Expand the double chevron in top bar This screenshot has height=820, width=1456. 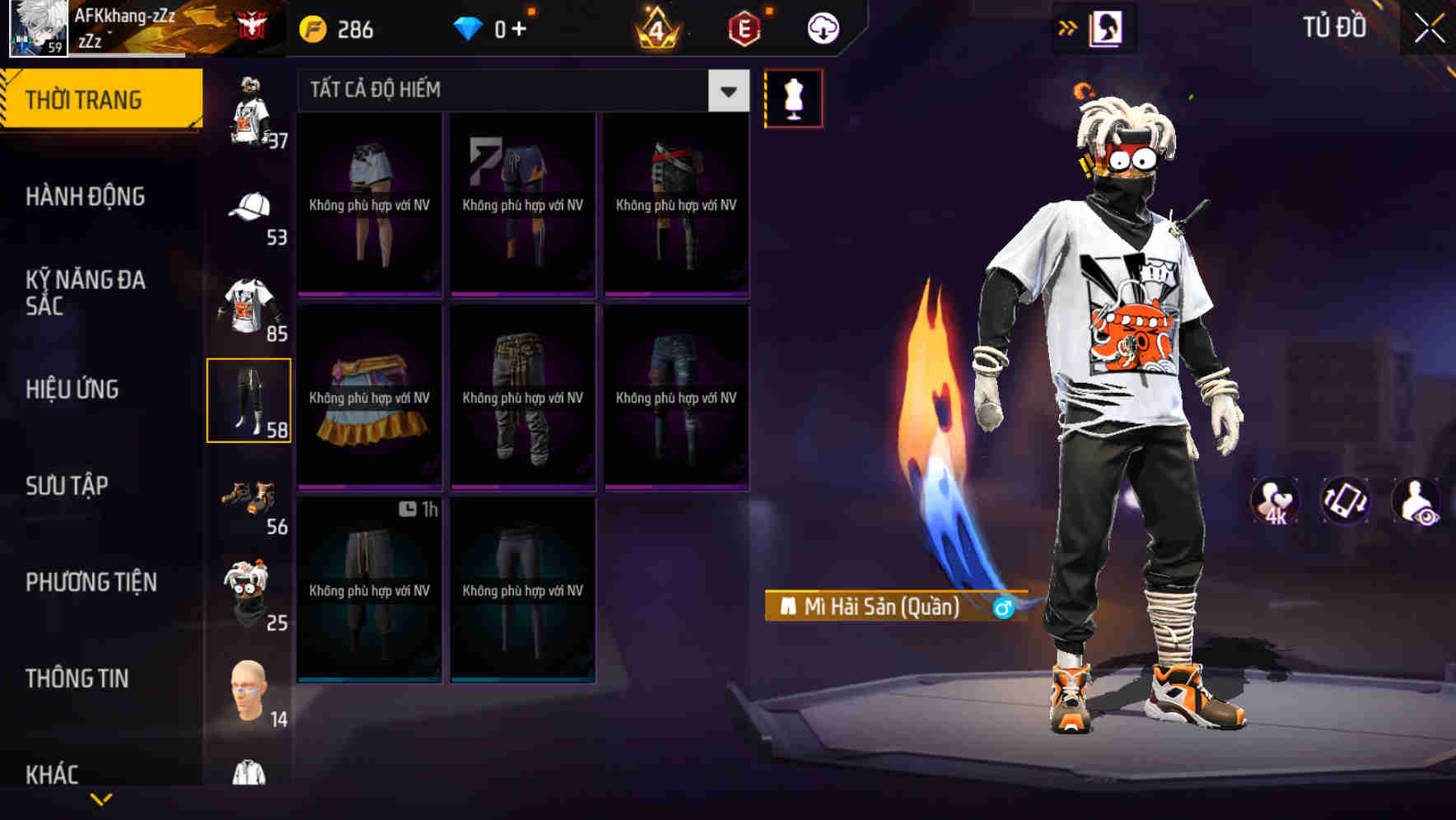click(1068, 27)
